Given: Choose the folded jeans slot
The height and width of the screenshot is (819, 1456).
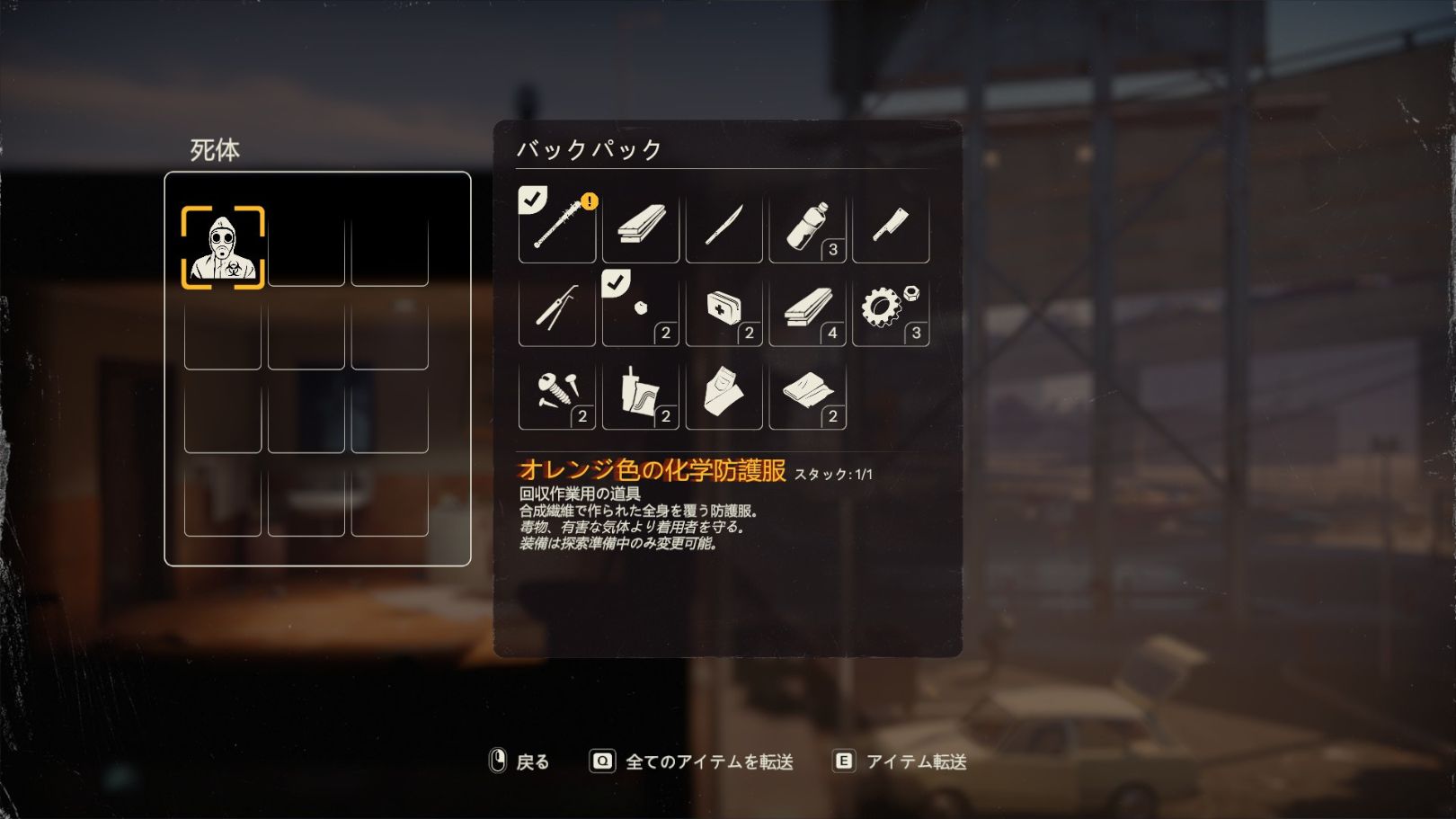Looking at the screenshot, I should point(724,392).
